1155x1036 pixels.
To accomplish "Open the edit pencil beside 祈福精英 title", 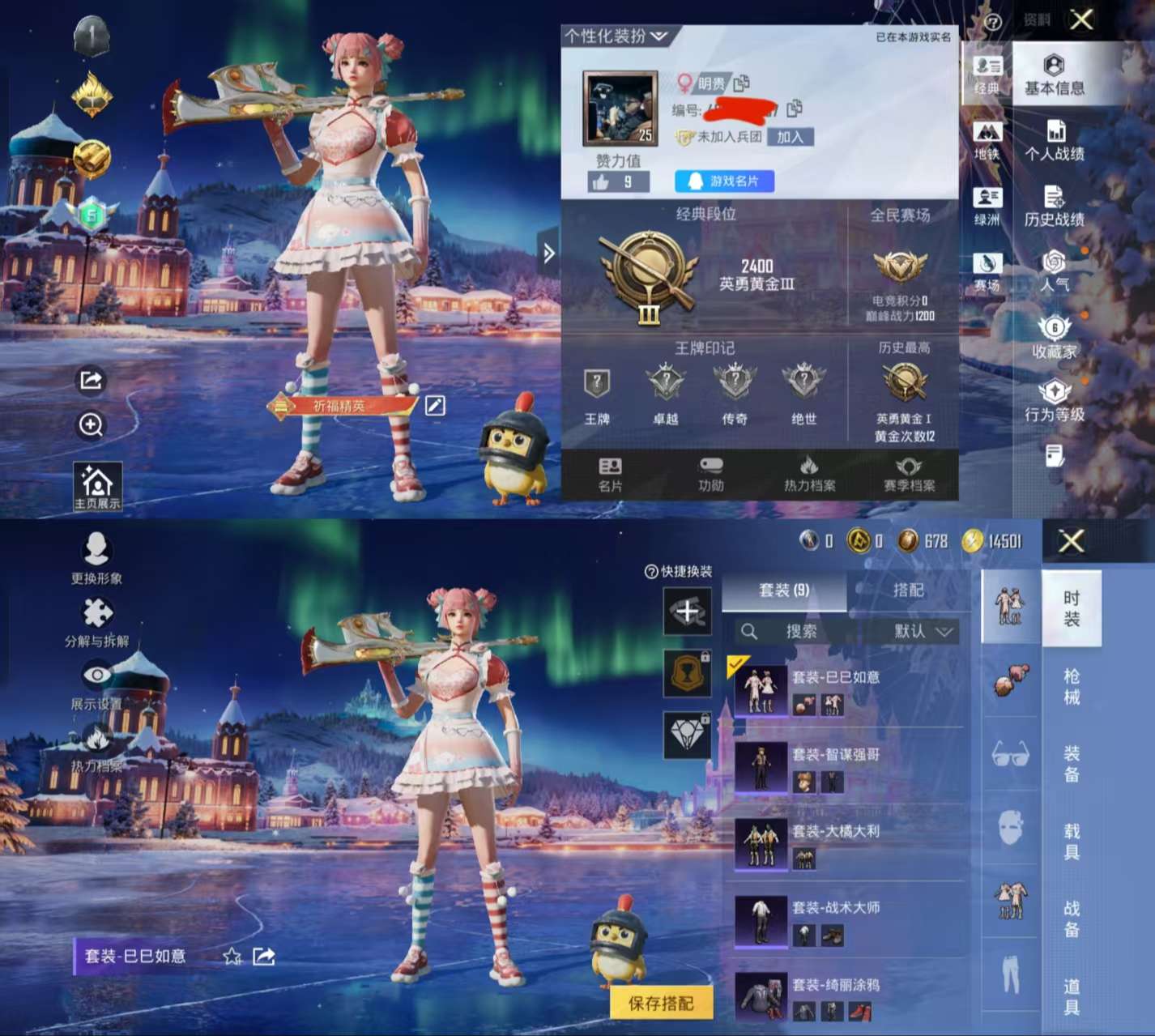I will click(x=435, y=407).
